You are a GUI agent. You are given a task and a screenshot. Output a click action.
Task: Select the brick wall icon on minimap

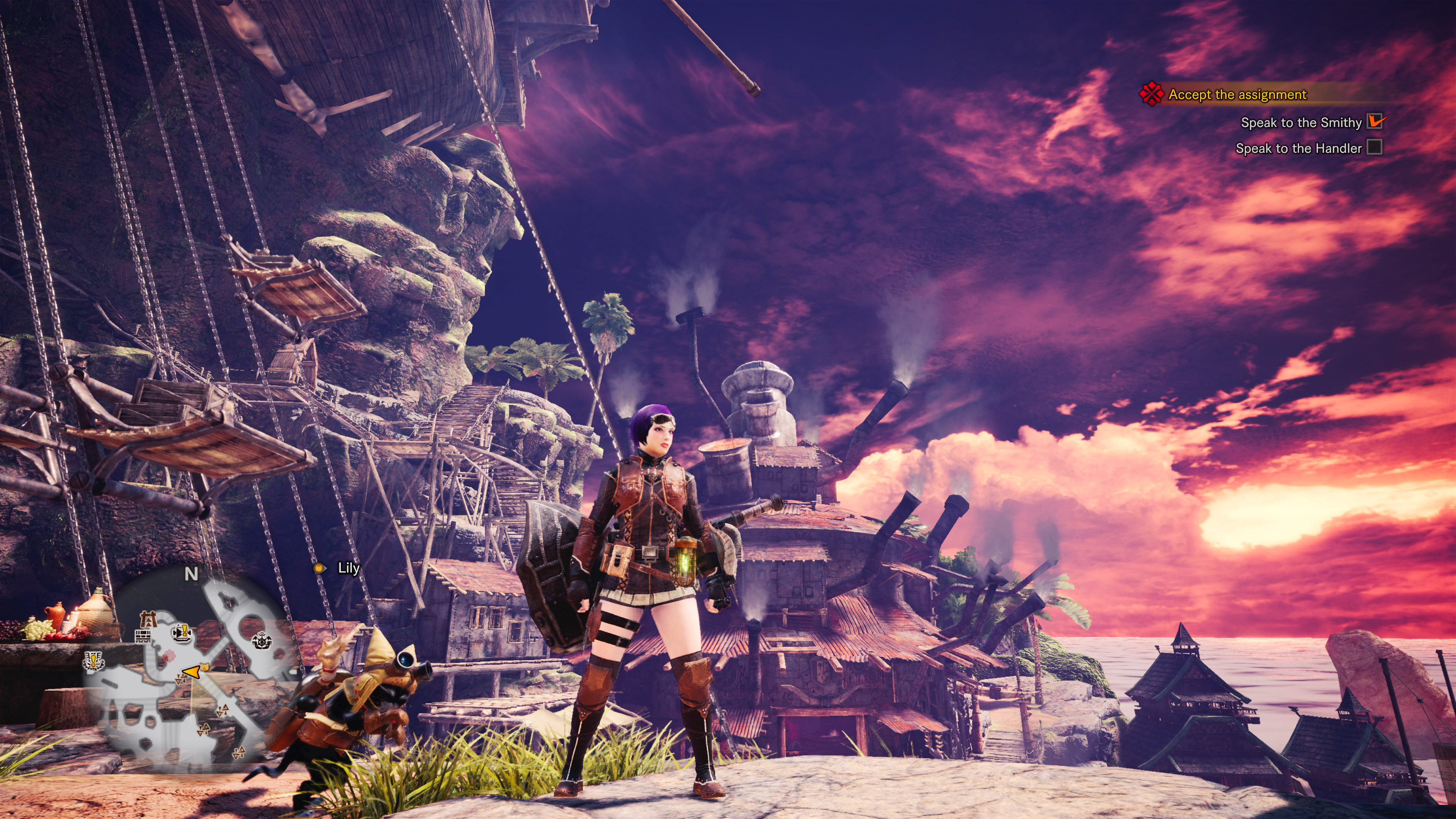pyautogui.click(x=143, y=637)
